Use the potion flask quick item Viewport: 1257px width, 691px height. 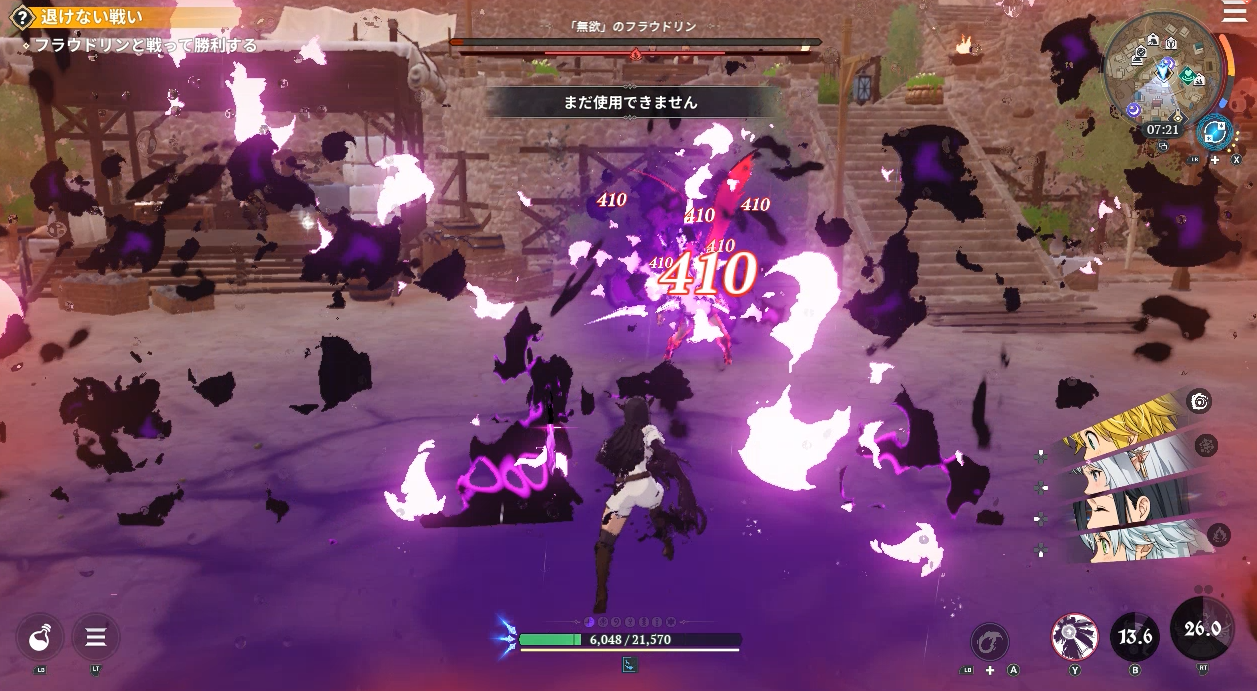(x=40, y=636)
